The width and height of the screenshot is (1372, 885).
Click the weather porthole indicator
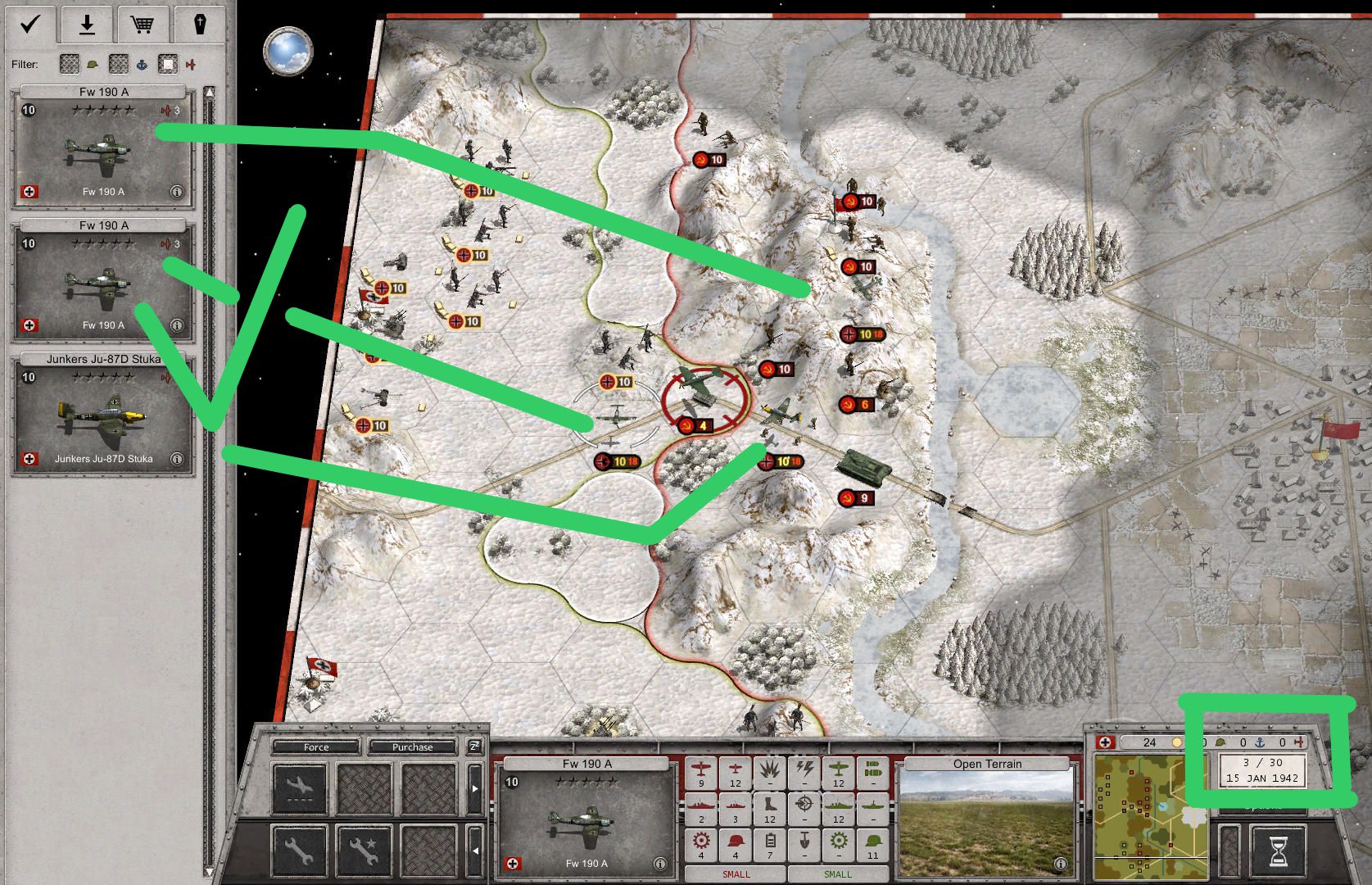pyautogui.click(x=288, y=50)
